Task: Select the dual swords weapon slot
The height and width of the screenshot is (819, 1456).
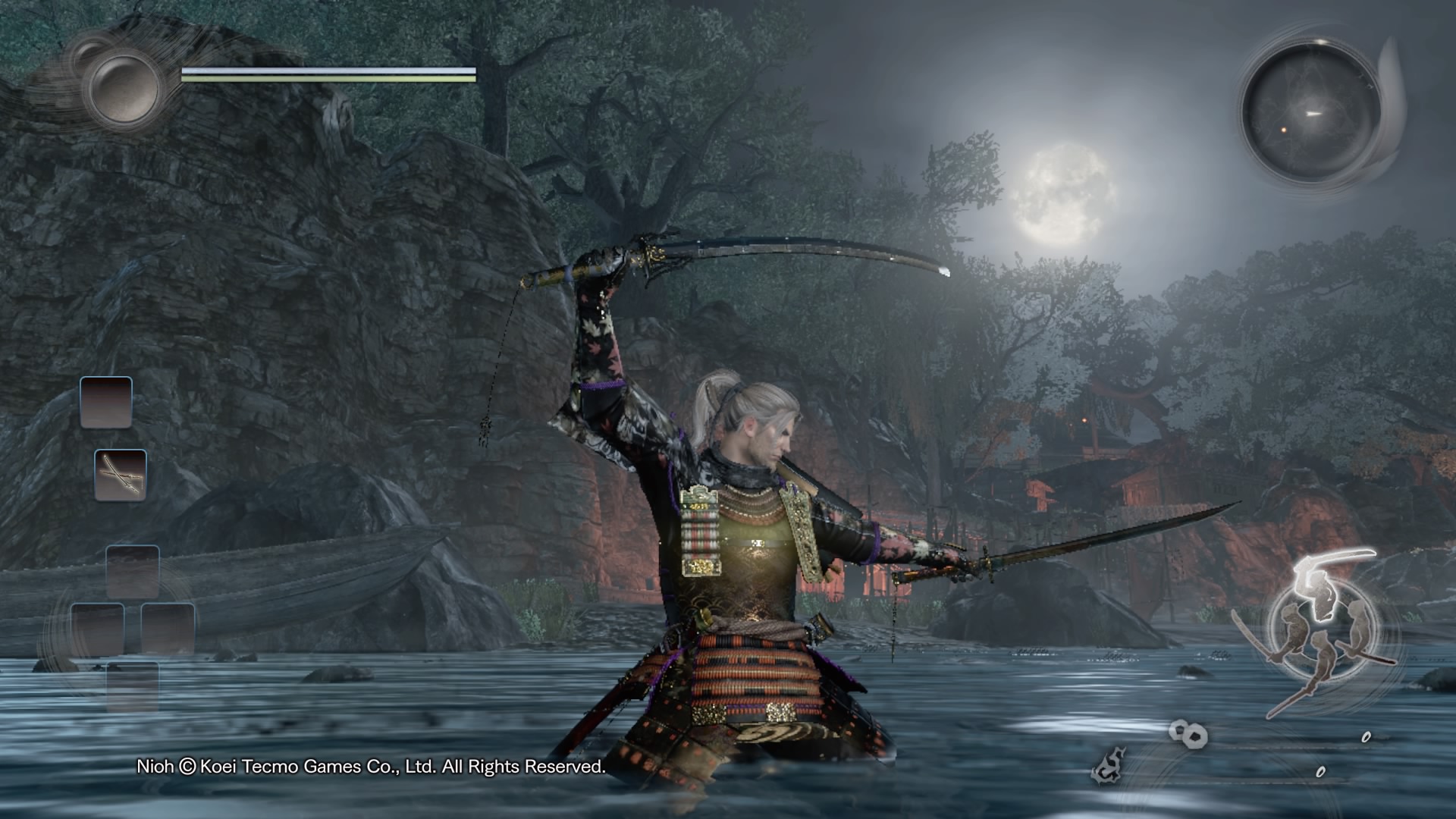Action: 121,475
